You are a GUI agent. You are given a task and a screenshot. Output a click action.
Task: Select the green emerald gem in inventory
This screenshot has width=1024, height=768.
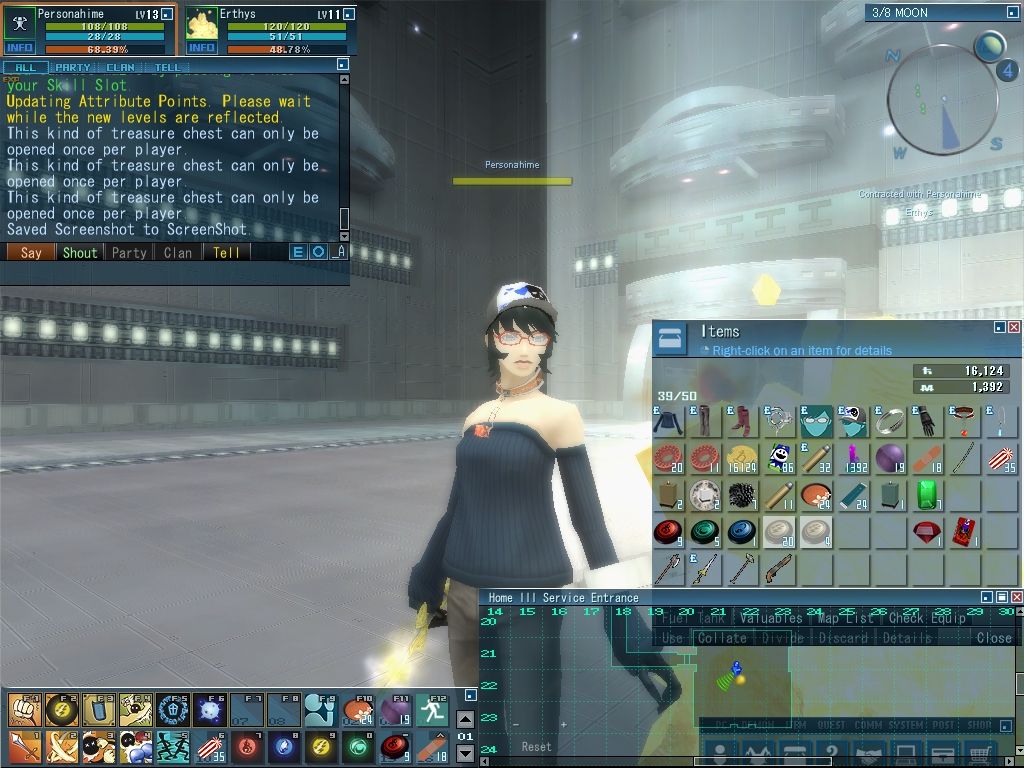pos(927,494)
